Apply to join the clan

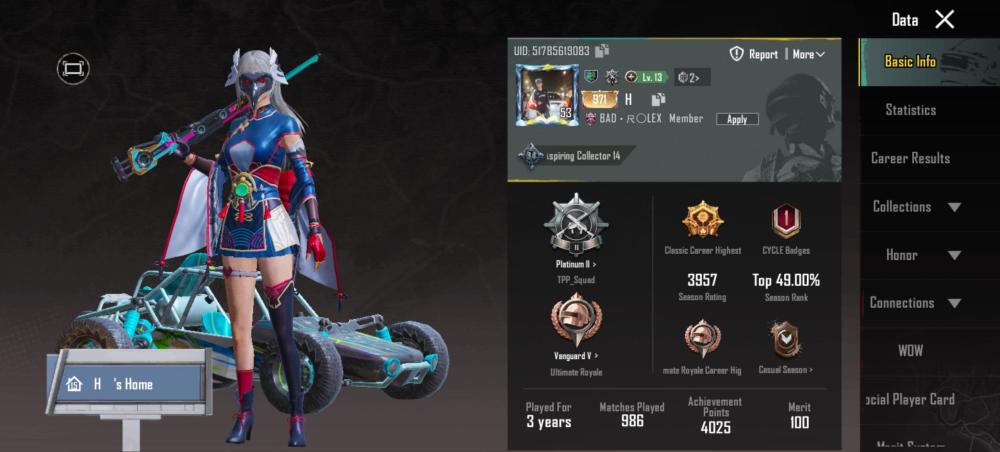[x=737, y=119]
